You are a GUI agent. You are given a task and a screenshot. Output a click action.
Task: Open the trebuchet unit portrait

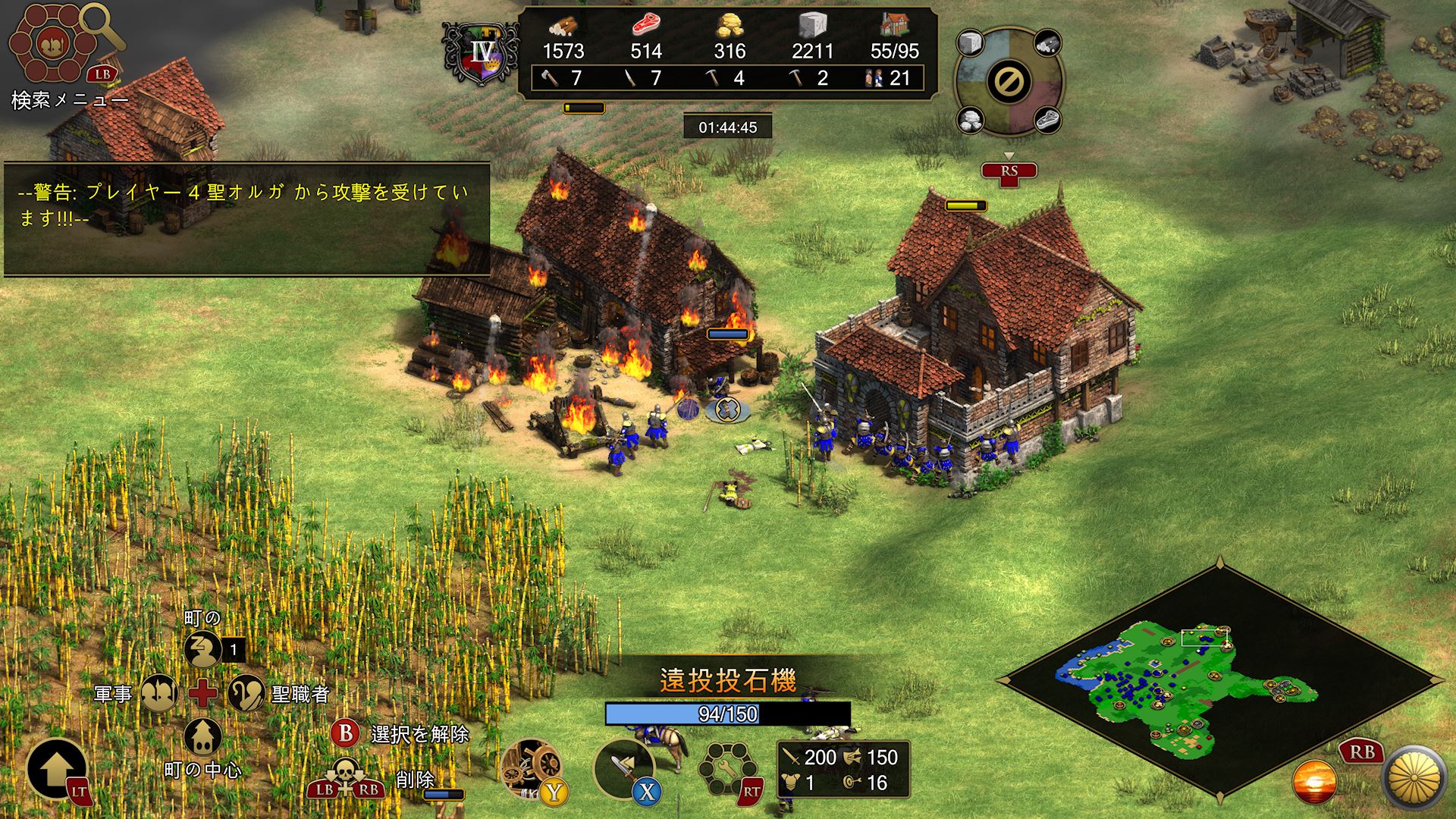point(532,767)
